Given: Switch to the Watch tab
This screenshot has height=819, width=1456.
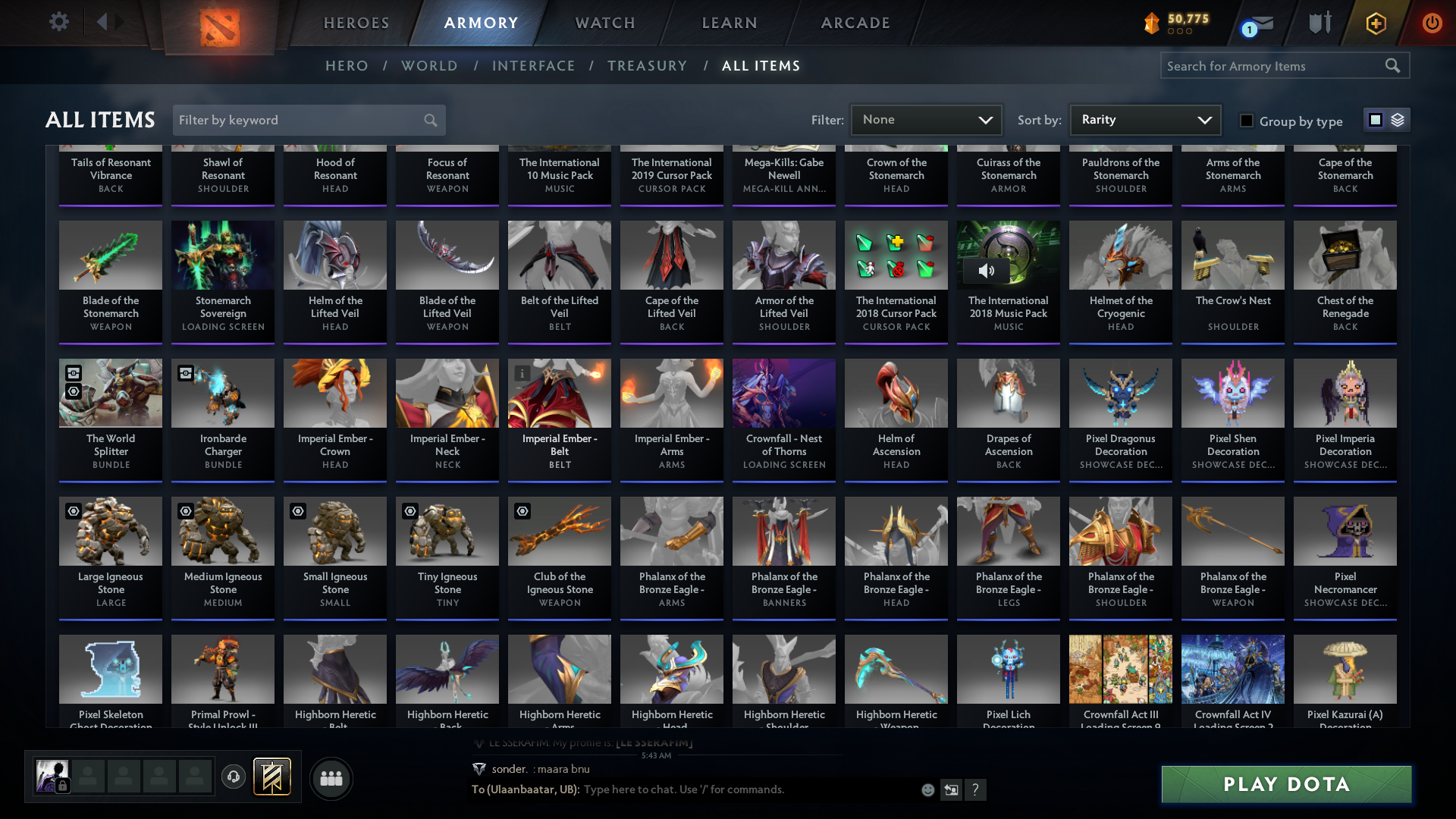Looking at the screenshot, I should (603, 23).
